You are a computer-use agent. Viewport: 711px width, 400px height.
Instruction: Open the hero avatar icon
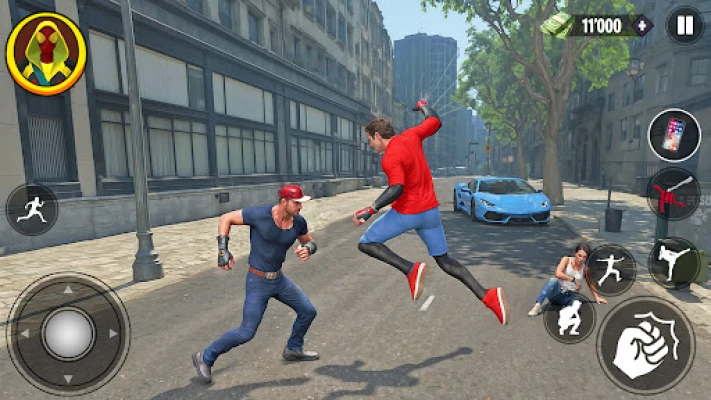(45, 54)
